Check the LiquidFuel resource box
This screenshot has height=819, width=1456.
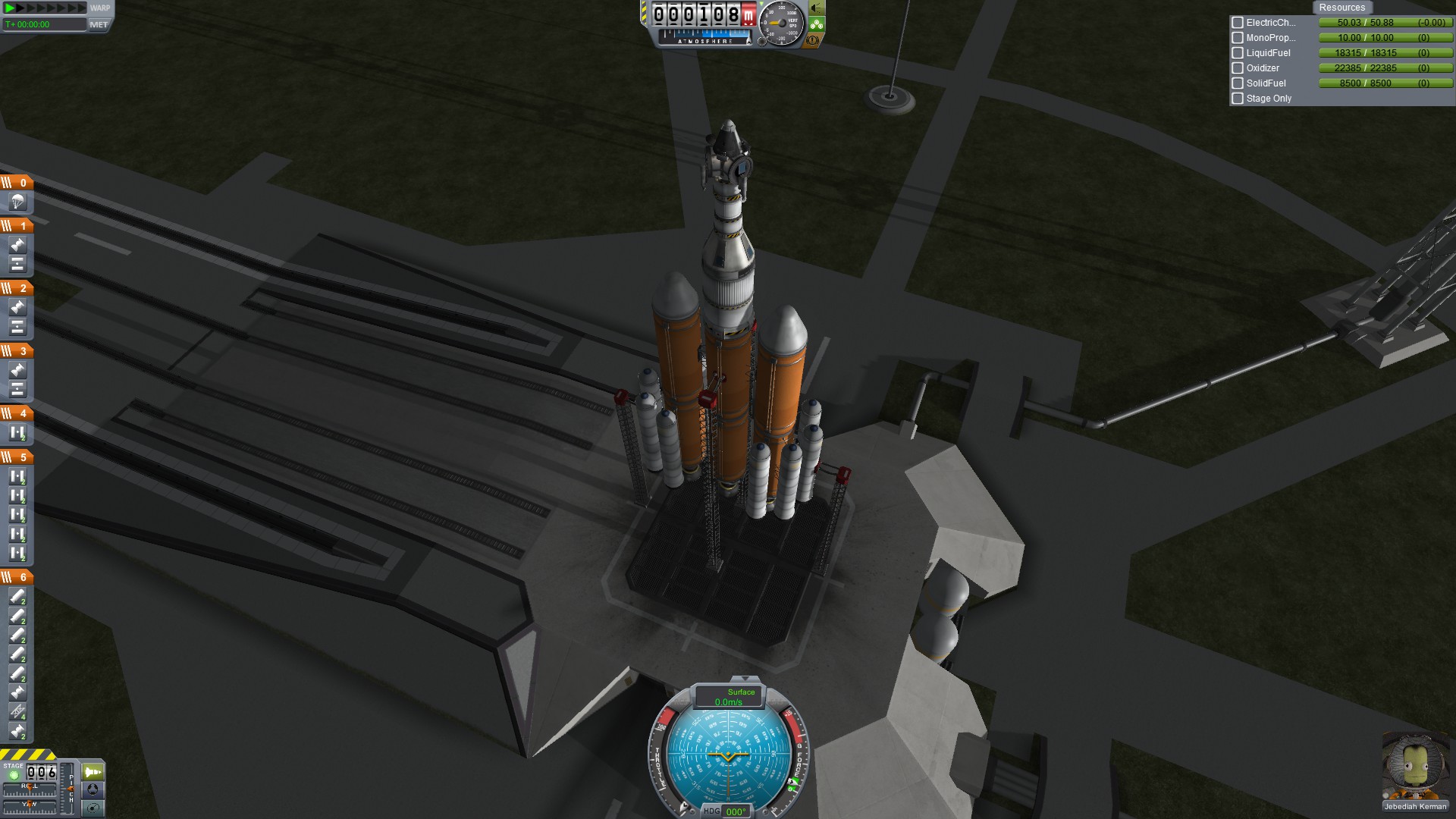click(x=1238, y=53)
